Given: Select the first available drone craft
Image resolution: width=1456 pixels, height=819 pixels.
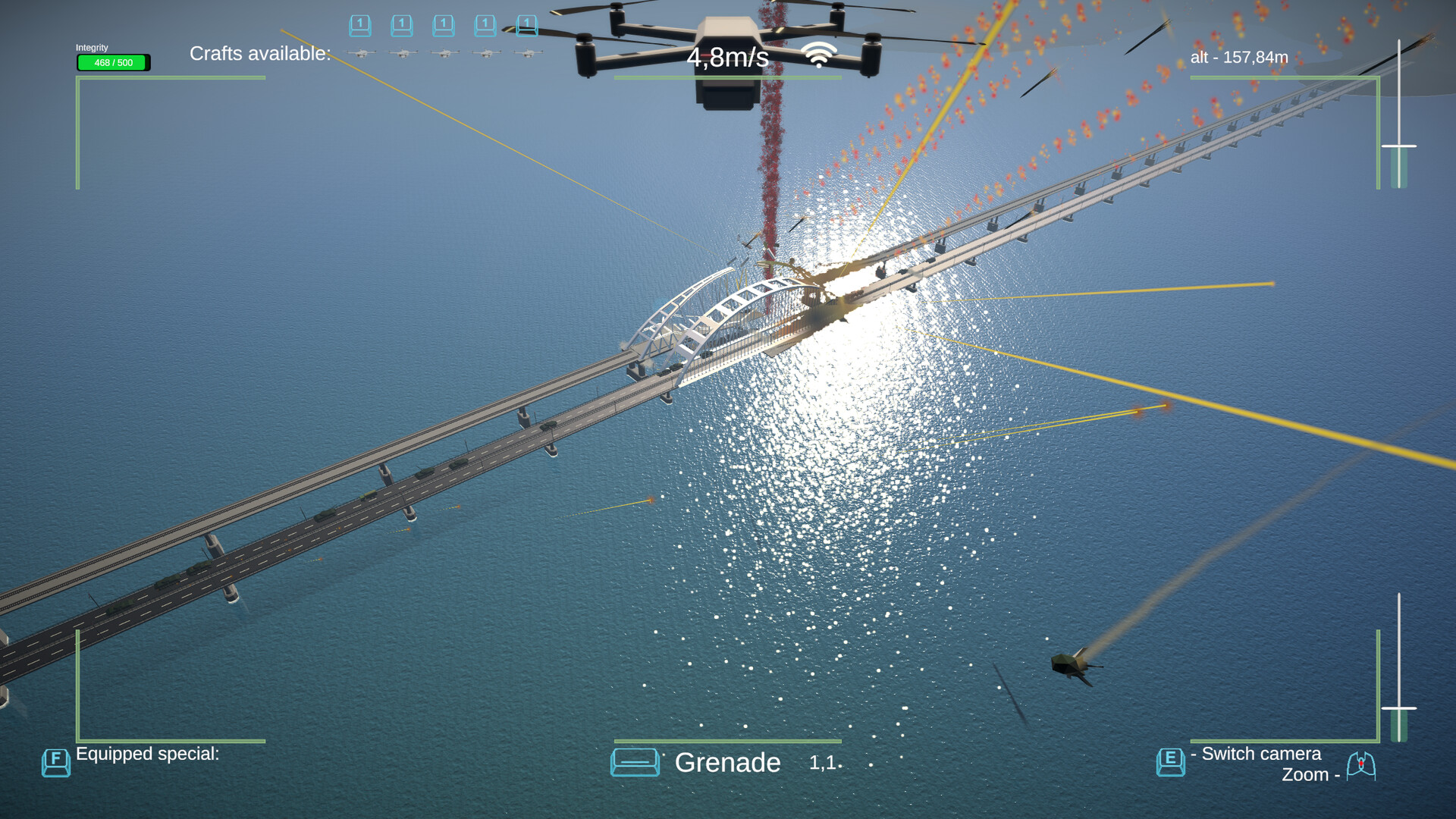Looking at the screenshot, I should [x=360, y=53].
